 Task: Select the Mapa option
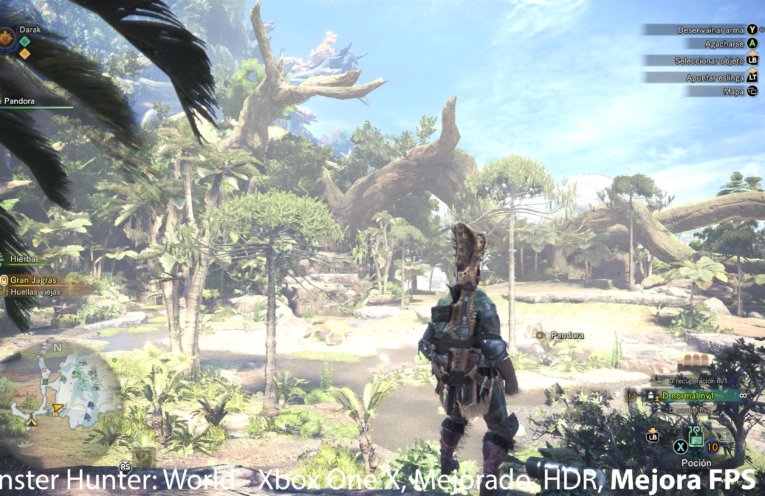734,91
